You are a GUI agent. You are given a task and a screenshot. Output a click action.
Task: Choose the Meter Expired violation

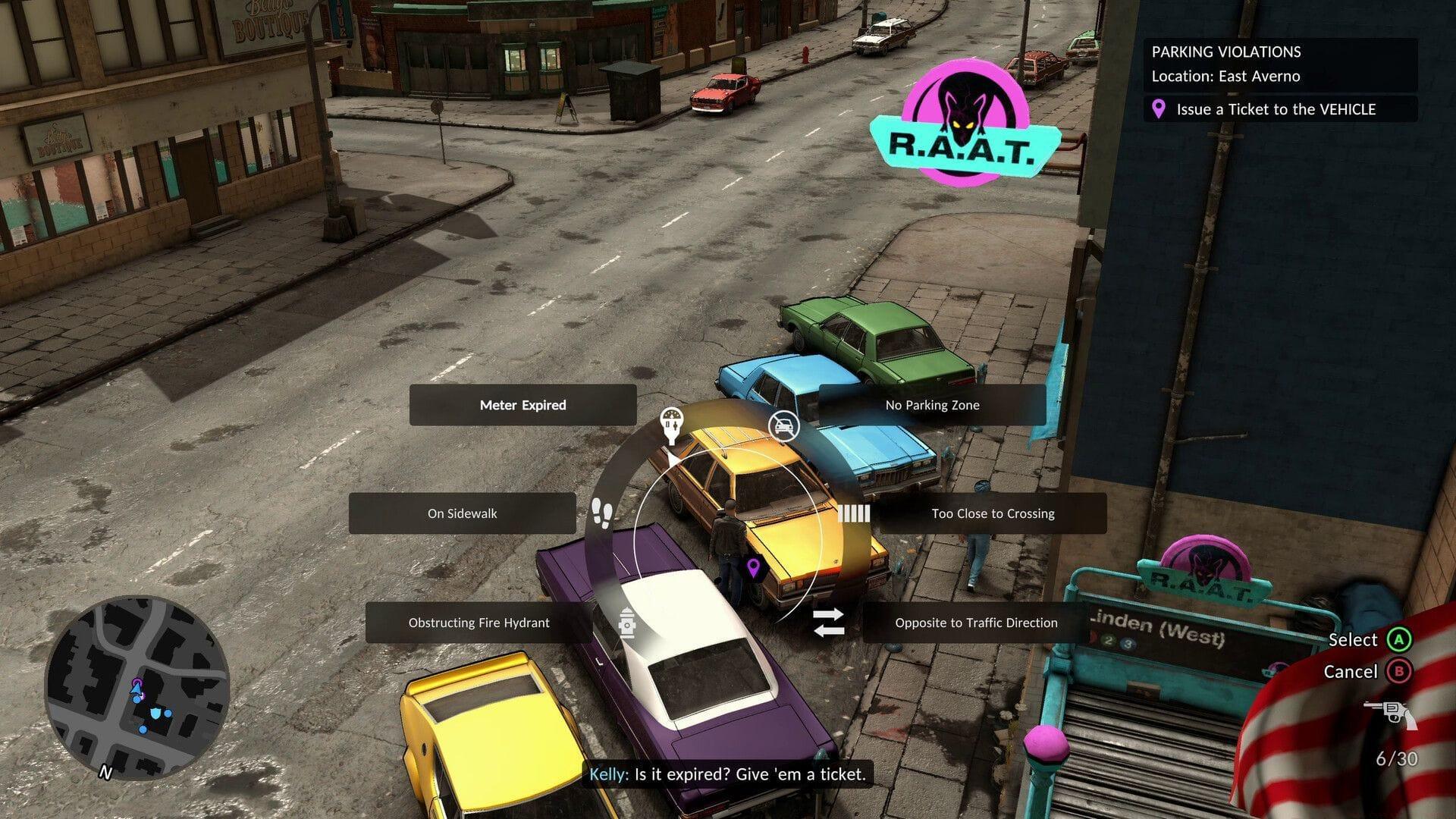click(x=522, y=405)
